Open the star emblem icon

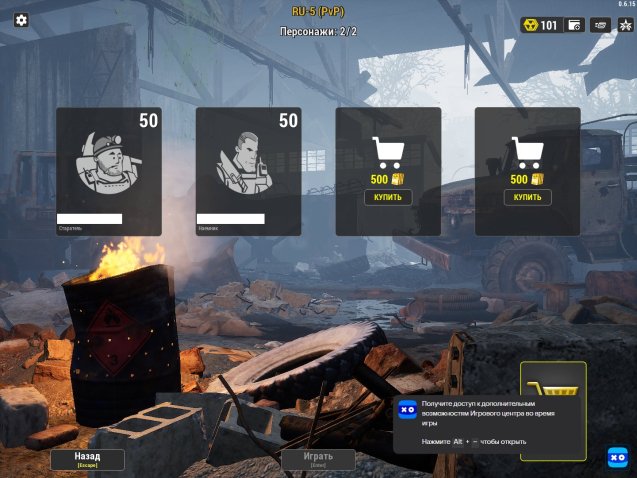coord(625,25)
